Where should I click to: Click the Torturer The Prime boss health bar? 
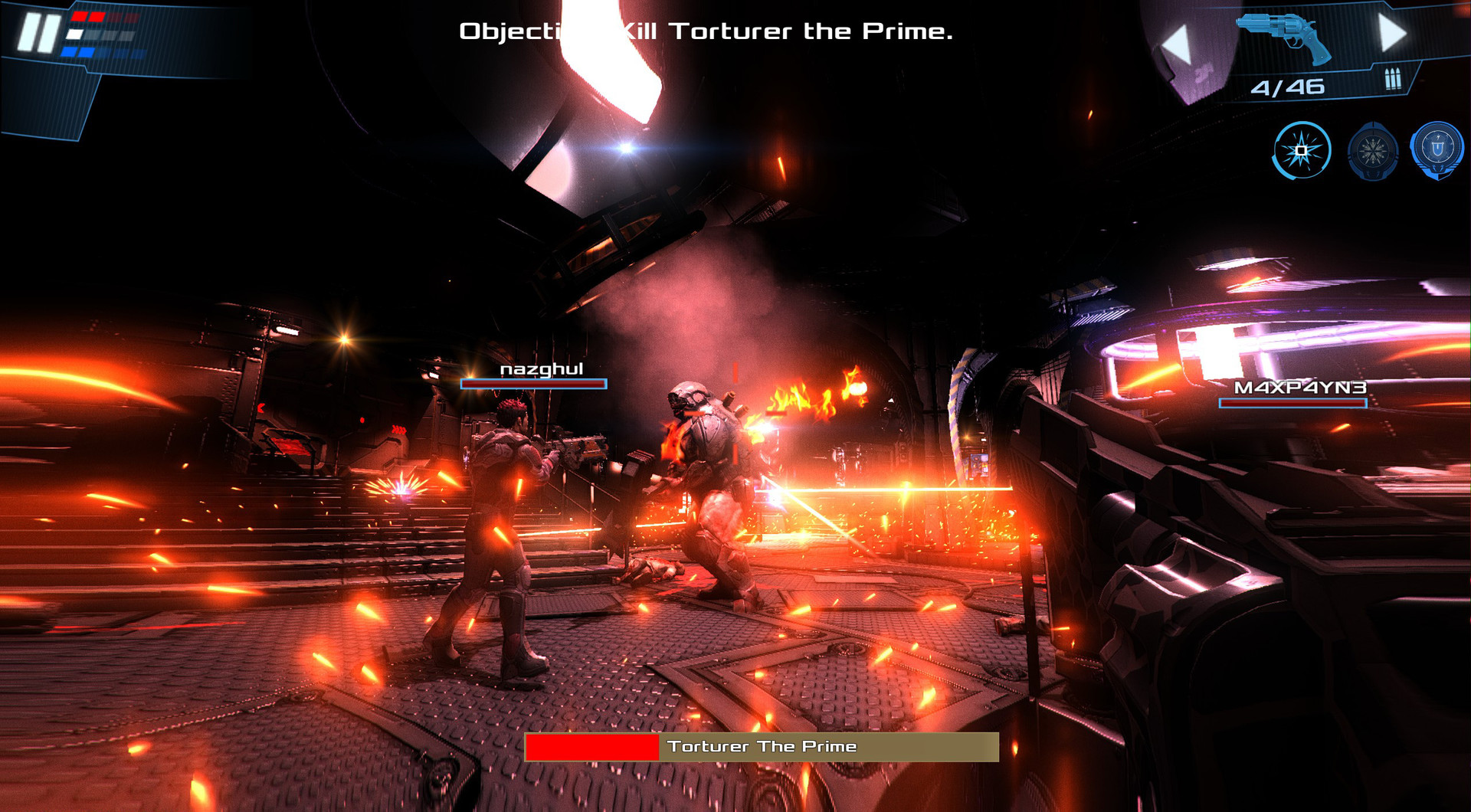pos(760,746)
